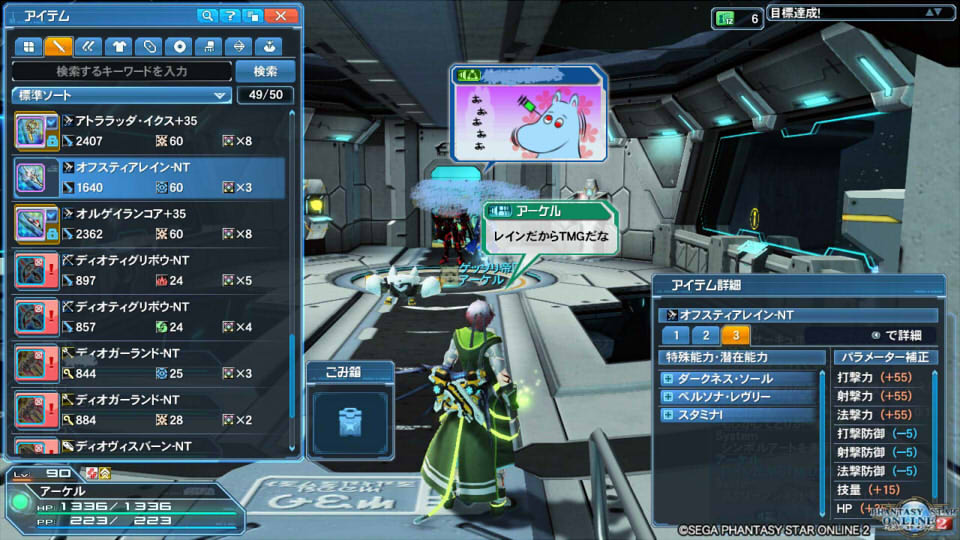The width and height of the screenshot is (960, 540).
Task: Click the keyword search input field
Action: pos(122,72)
